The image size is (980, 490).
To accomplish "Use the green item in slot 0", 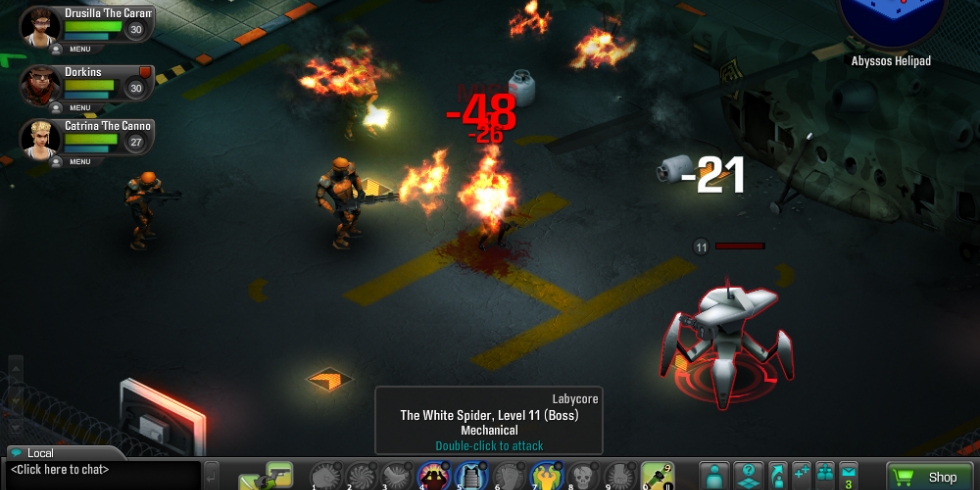I will [x=656, y=475].
